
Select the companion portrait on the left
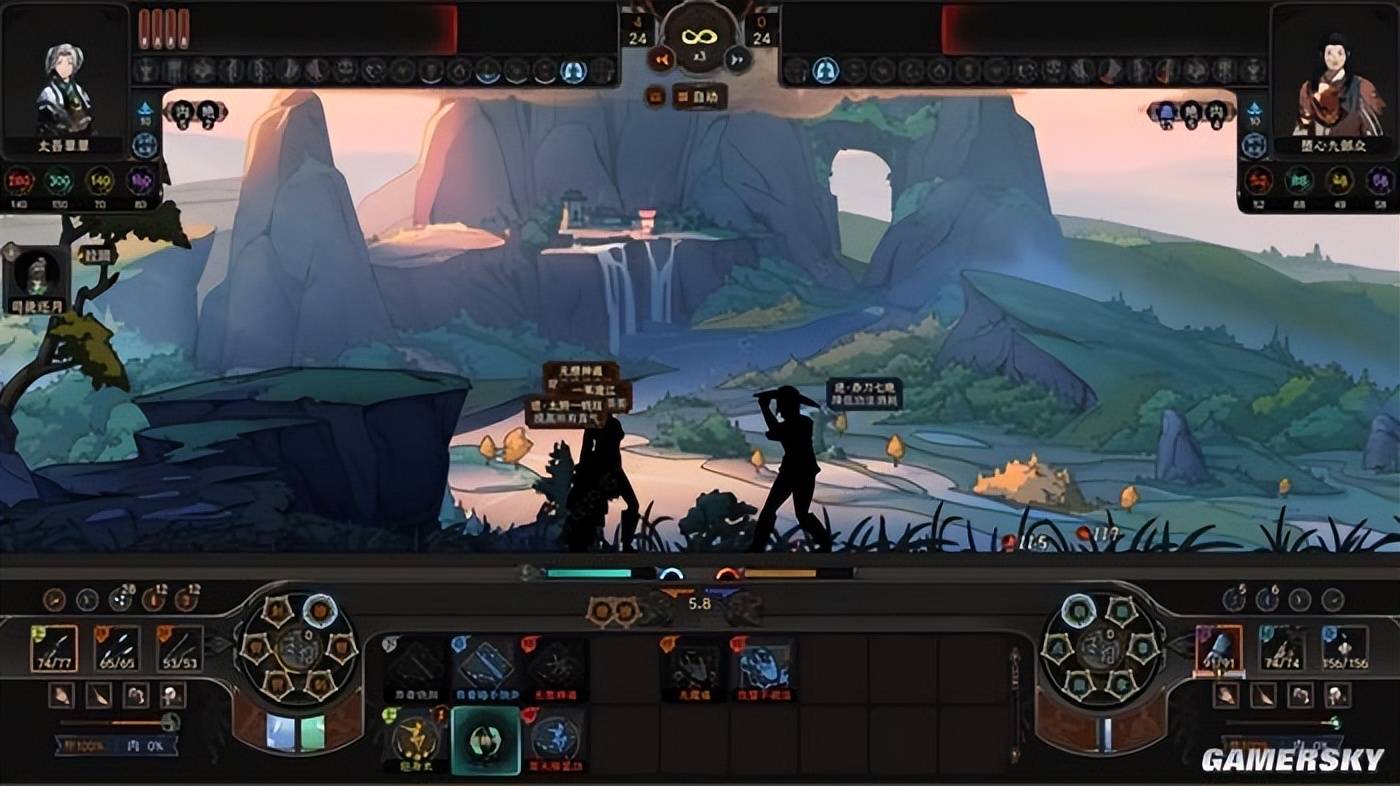(x=38, y=273)
